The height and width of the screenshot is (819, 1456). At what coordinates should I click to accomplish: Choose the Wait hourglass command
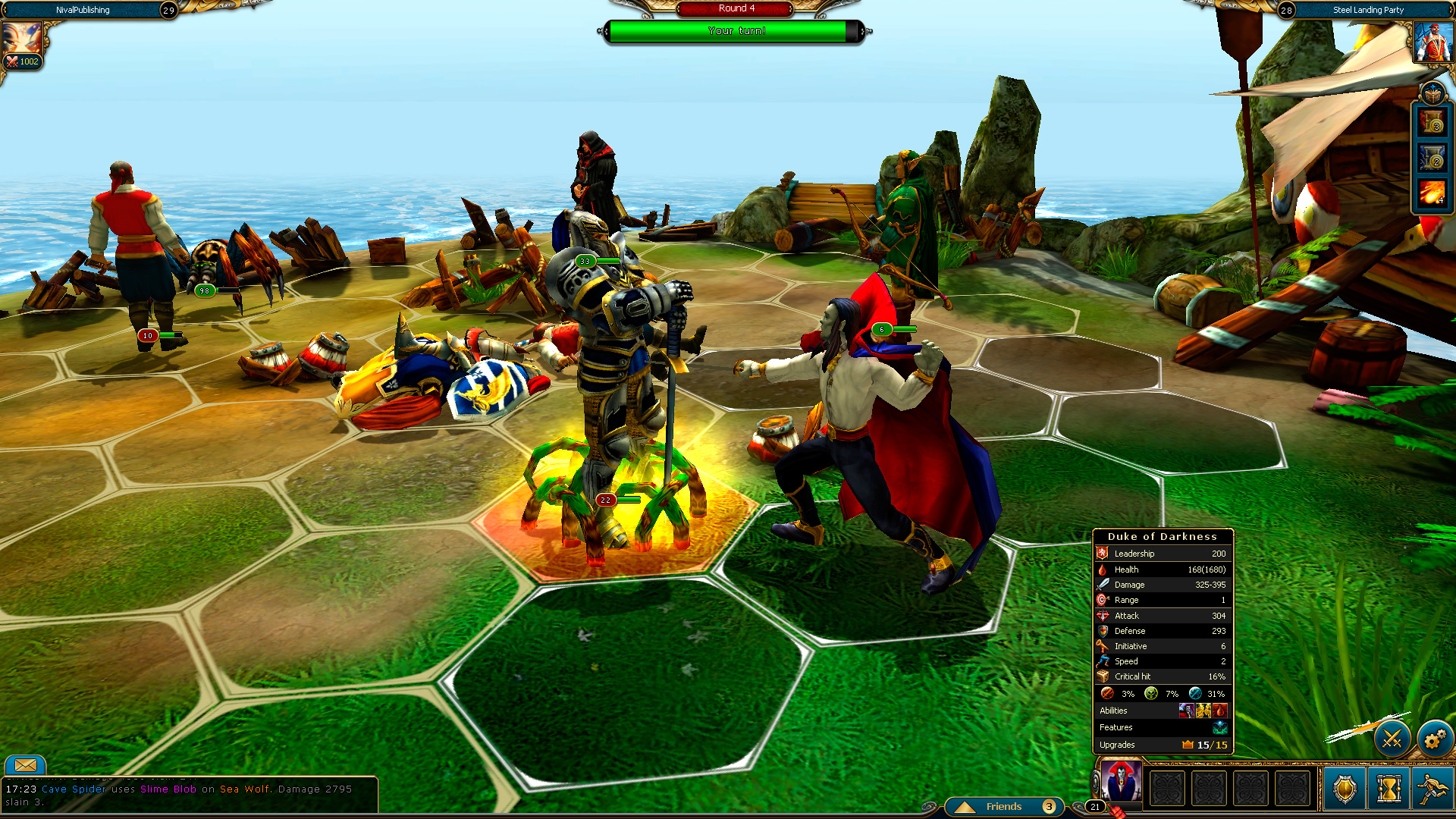pos(1389,789)
